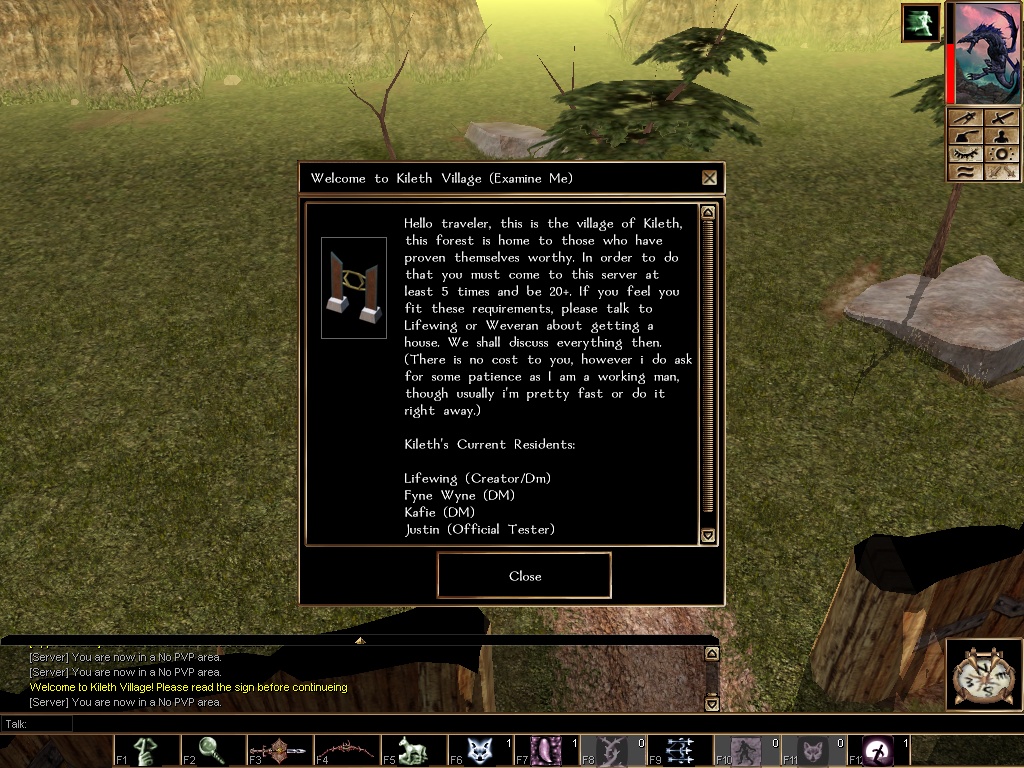This screenshot has height=768, width=1024.
Task: Use the F1 hand gesture quickslot
Action: click(147, 750)
